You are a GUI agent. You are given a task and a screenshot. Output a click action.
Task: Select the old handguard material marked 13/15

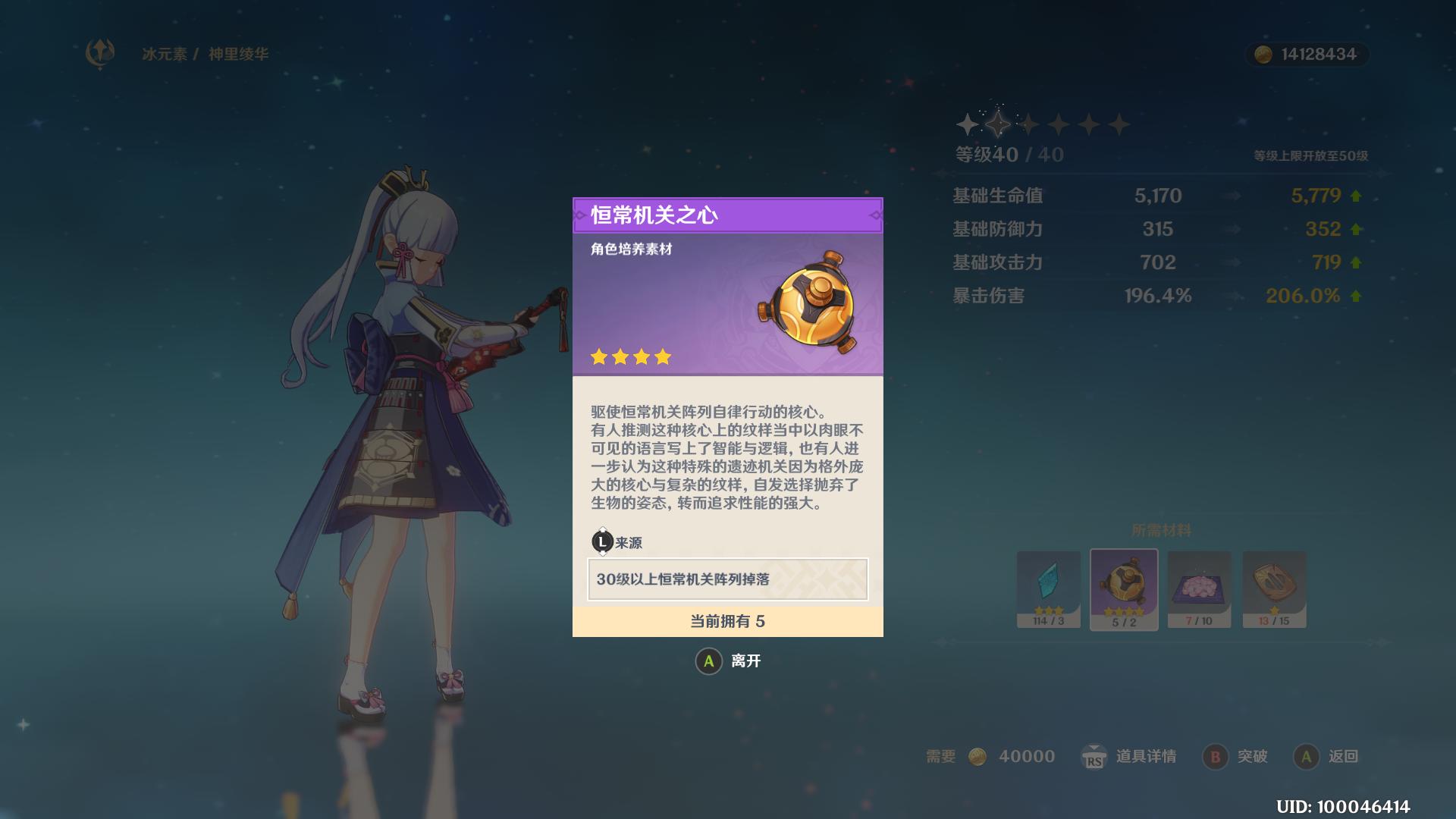[1275, 590]
